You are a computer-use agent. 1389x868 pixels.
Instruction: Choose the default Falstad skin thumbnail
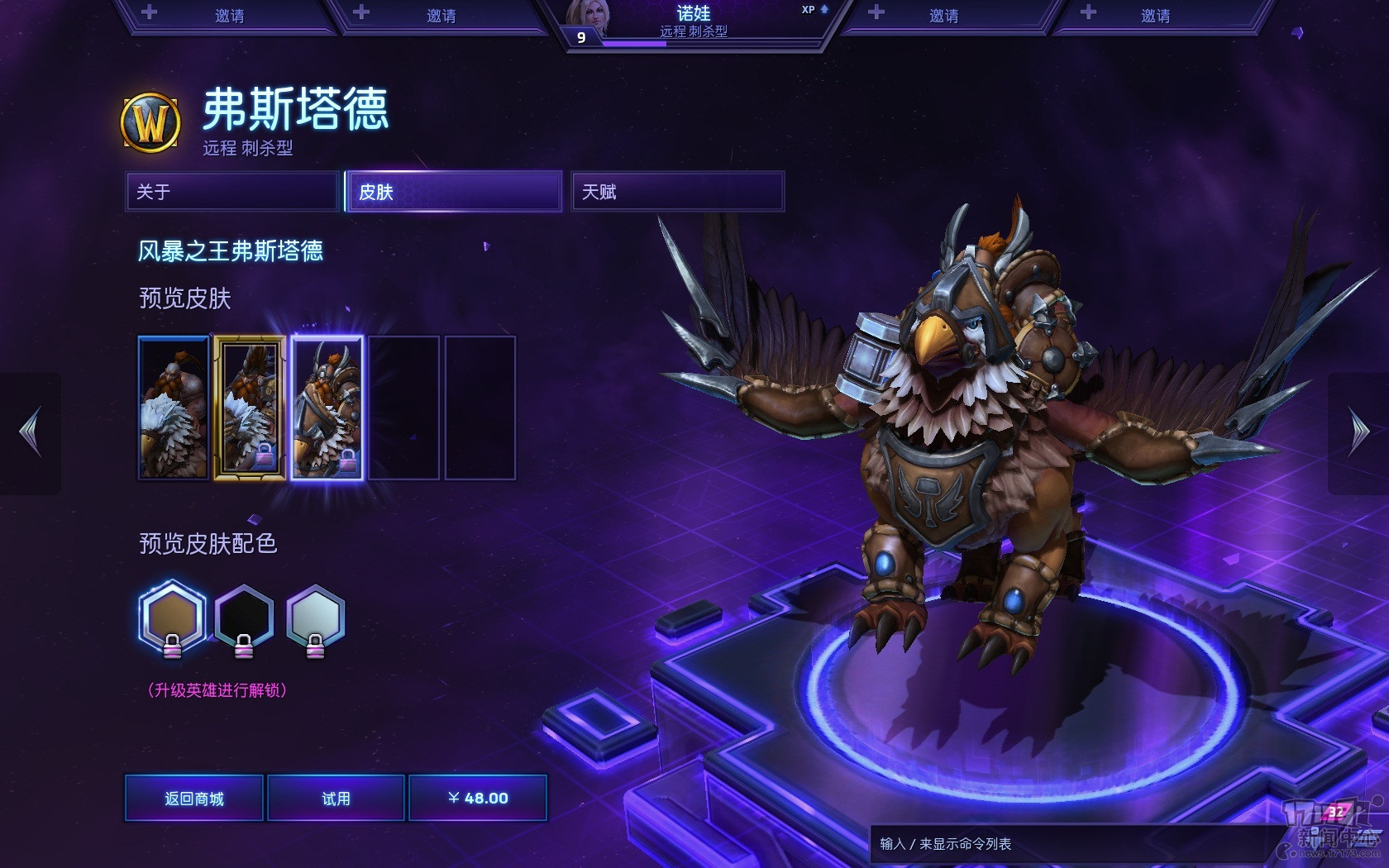pyautogui.click(x=174, y=408)
